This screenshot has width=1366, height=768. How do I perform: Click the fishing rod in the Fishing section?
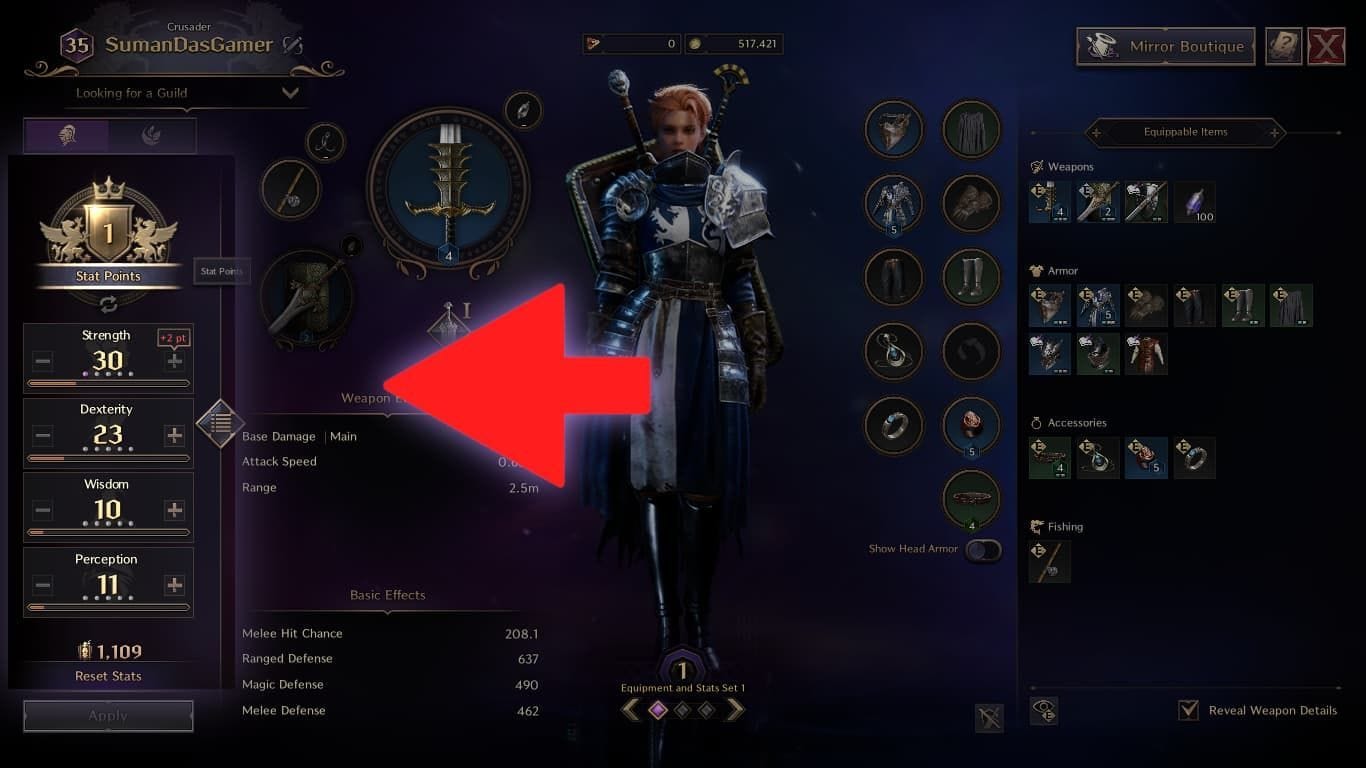(1049, 561)
